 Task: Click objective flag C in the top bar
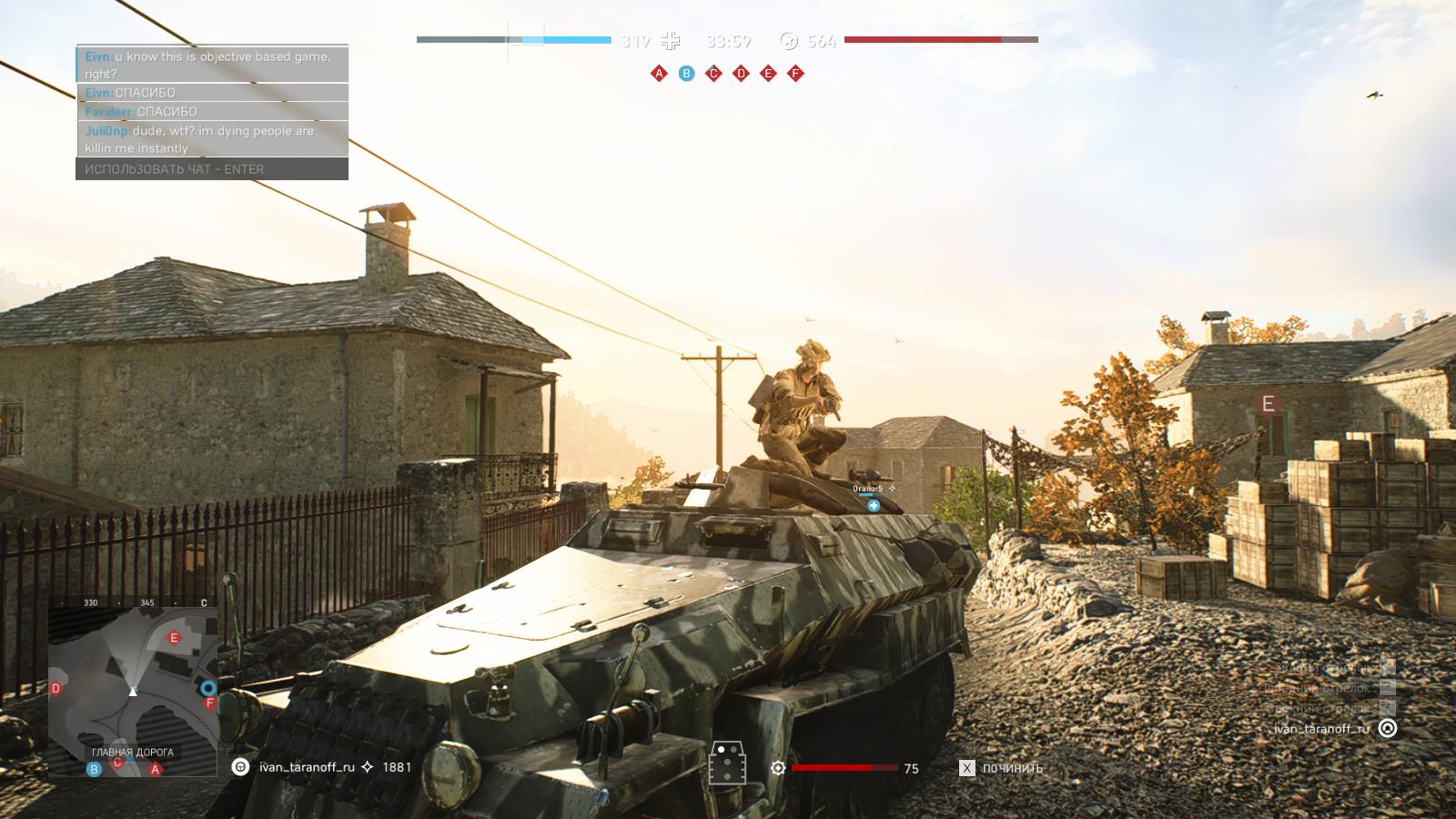[x=714, y=74]
